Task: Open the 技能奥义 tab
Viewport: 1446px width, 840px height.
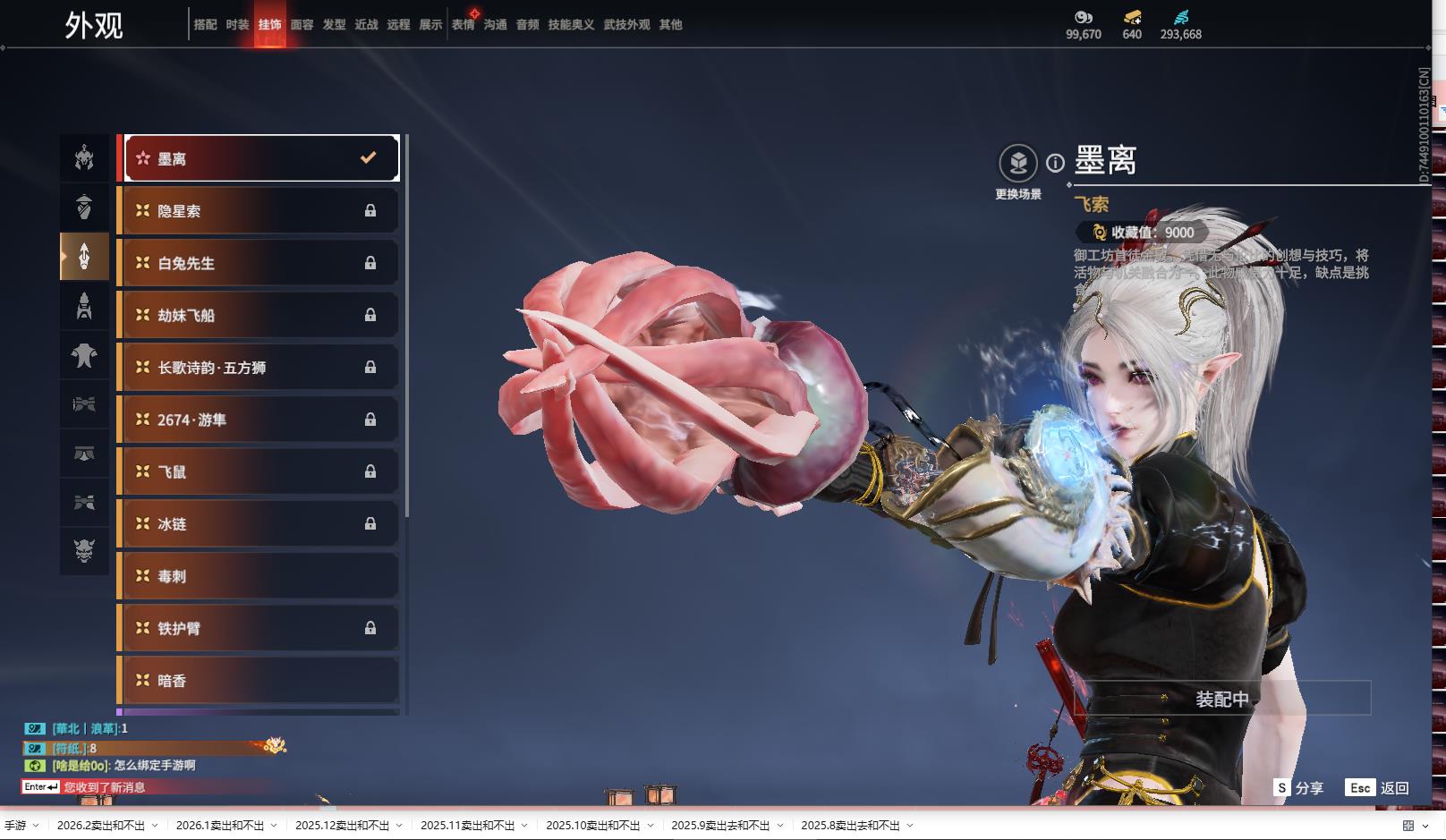Action: [571, 25]
